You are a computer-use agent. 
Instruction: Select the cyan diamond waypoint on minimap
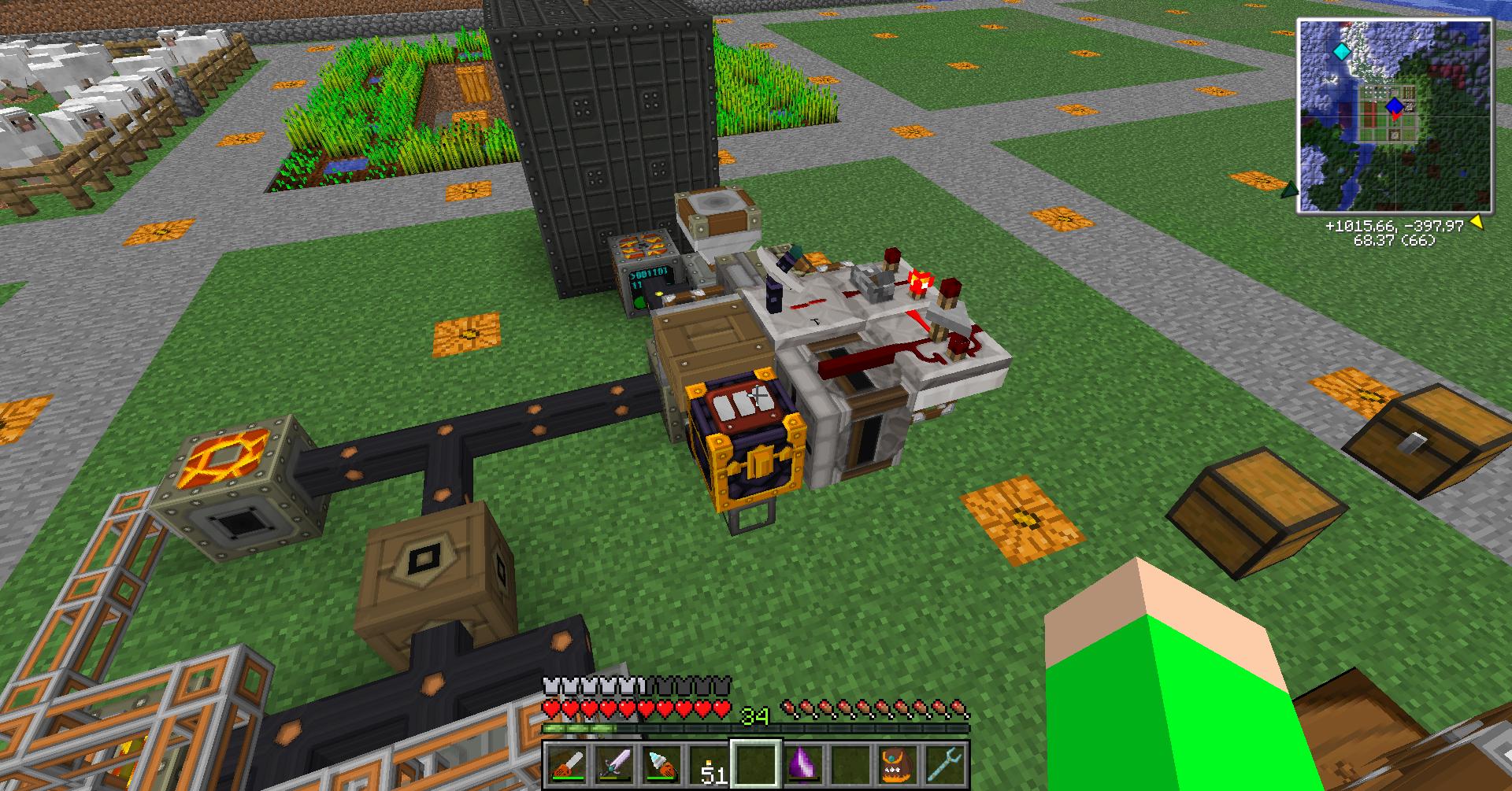click(1340, 51)
